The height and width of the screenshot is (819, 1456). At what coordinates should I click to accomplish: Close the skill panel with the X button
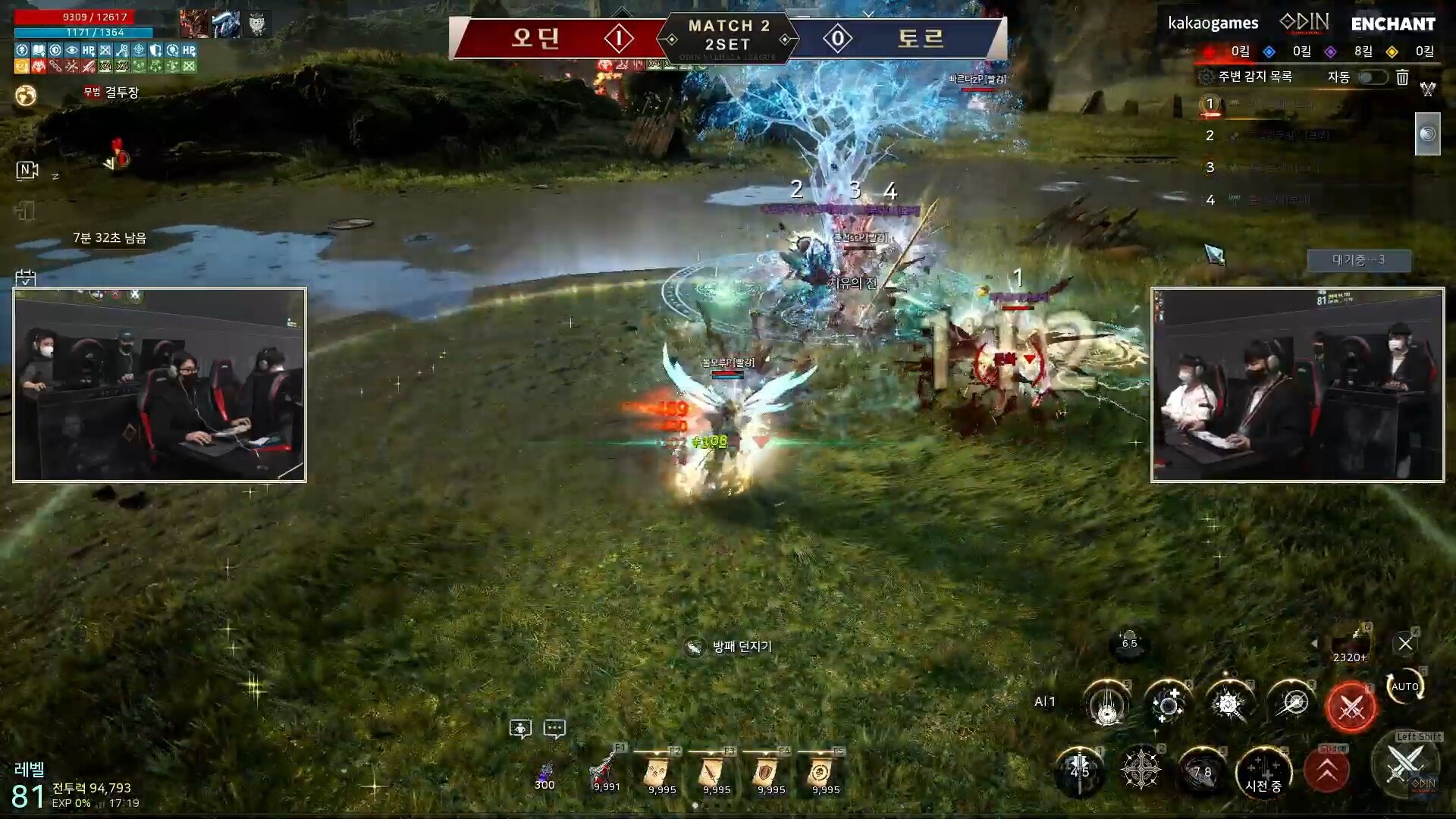click(x=1404, y=644)
